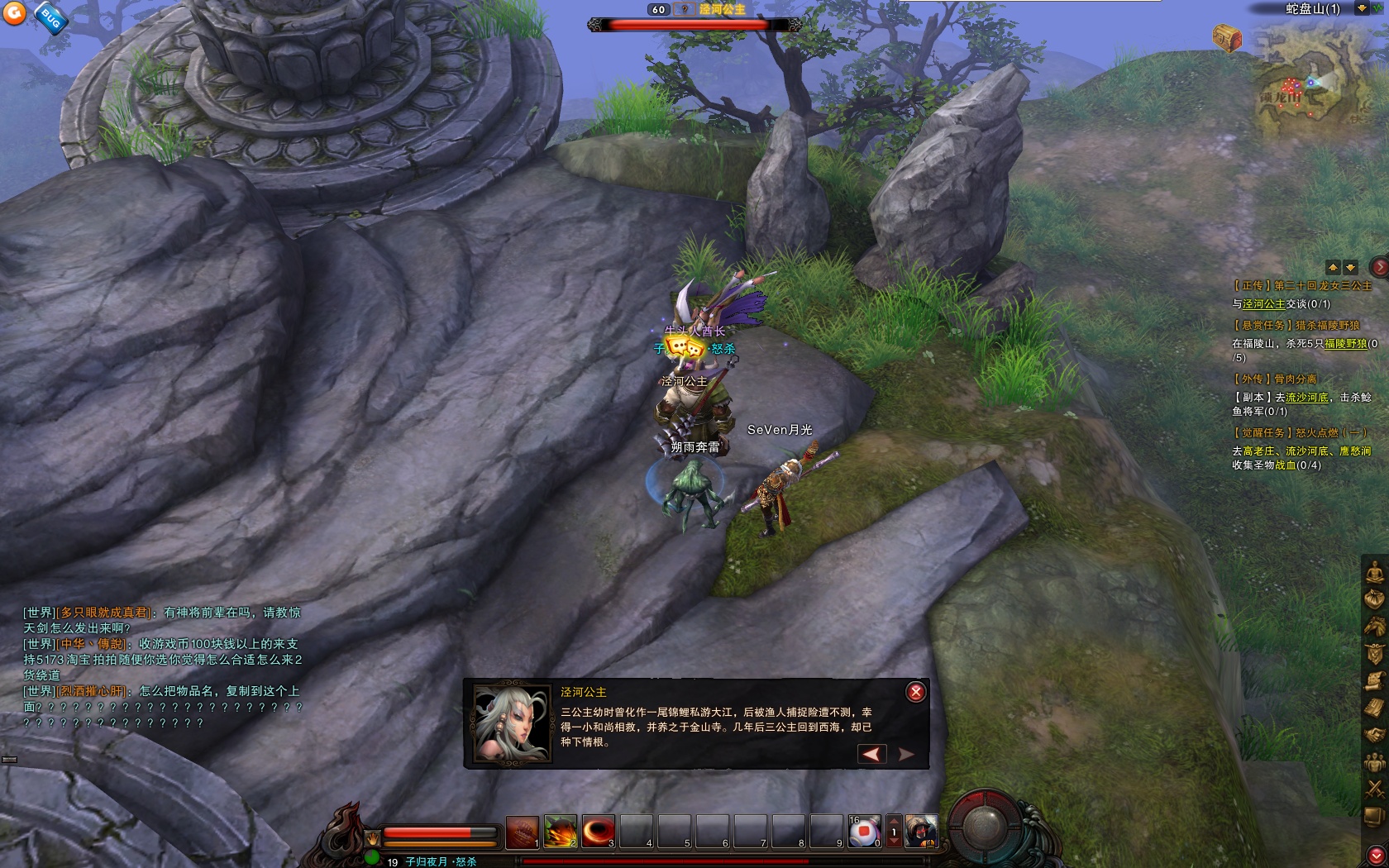Use the potion item in slot 0
The image size is (1389, 868).
point(864,832)
